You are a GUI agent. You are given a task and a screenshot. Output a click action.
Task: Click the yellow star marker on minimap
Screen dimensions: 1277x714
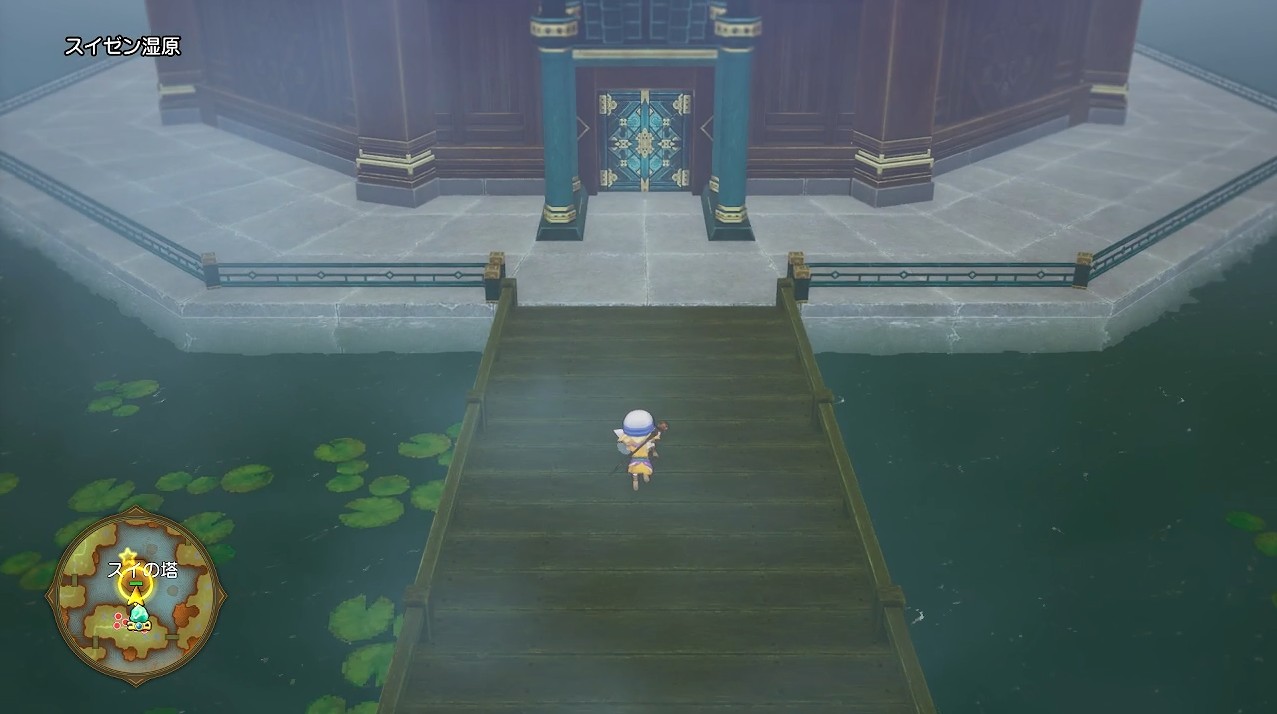127,555
